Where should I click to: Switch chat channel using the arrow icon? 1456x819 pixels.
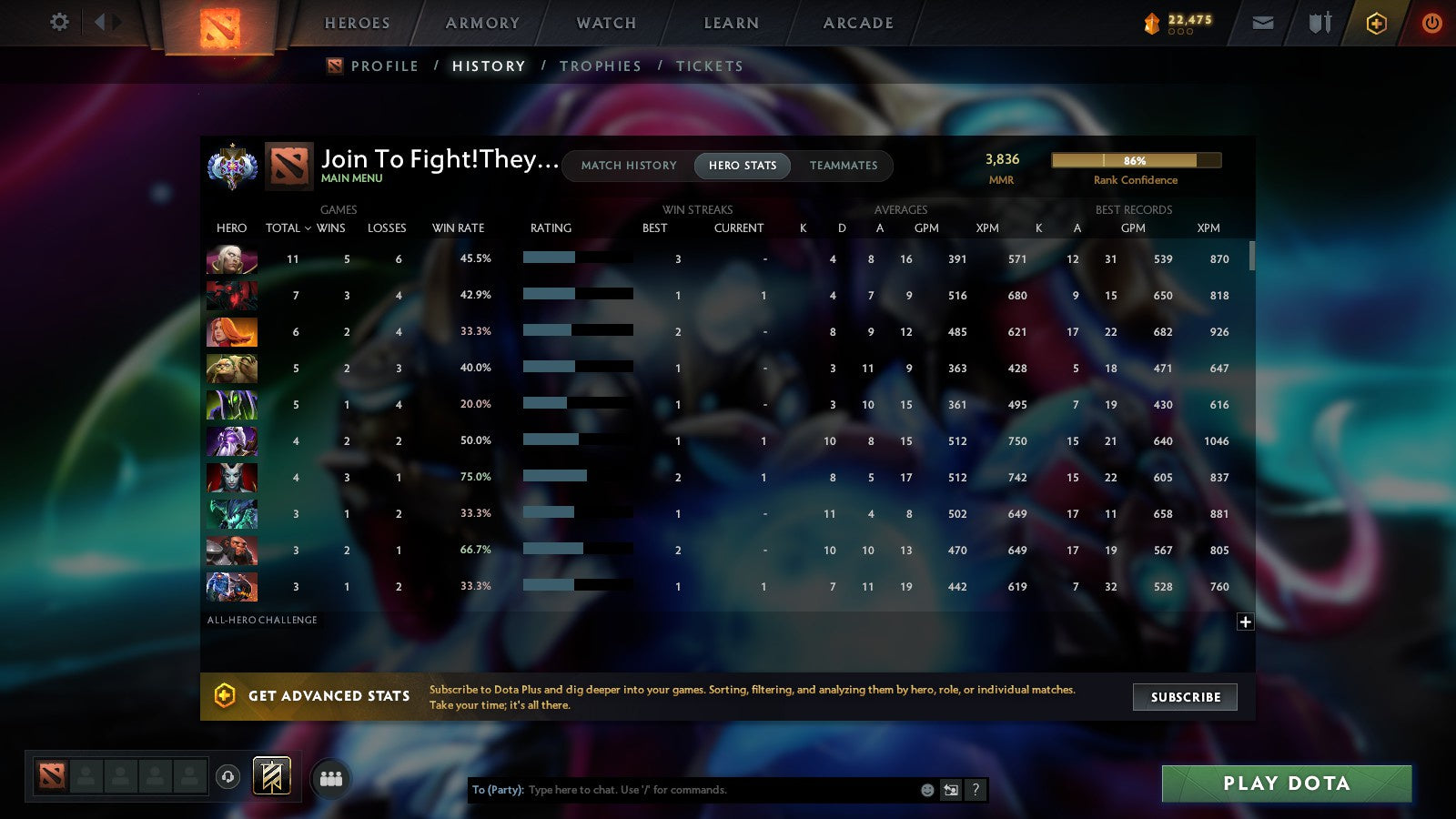coord(949,790)
